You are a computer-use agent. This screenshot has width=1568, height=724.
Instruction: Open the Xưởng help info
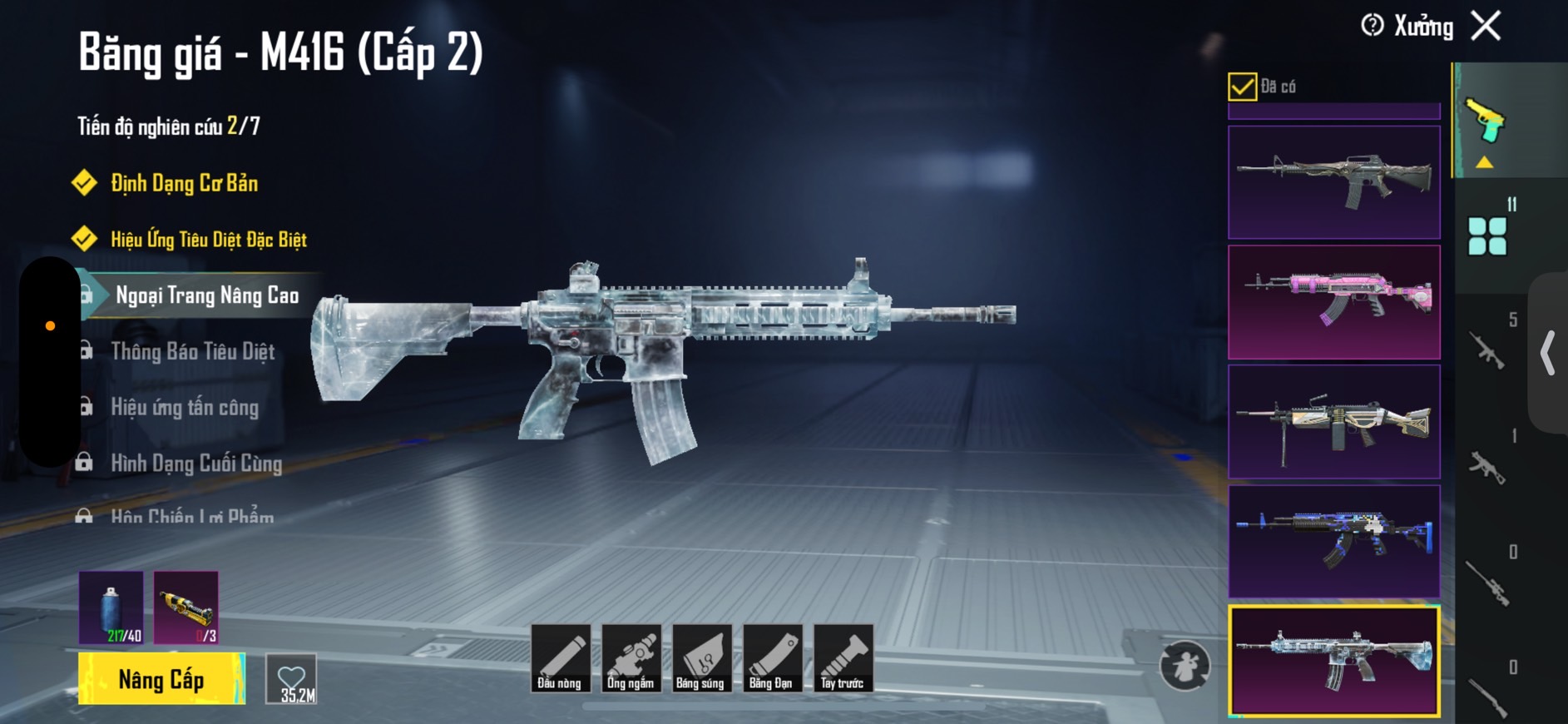click(1373, 26)
